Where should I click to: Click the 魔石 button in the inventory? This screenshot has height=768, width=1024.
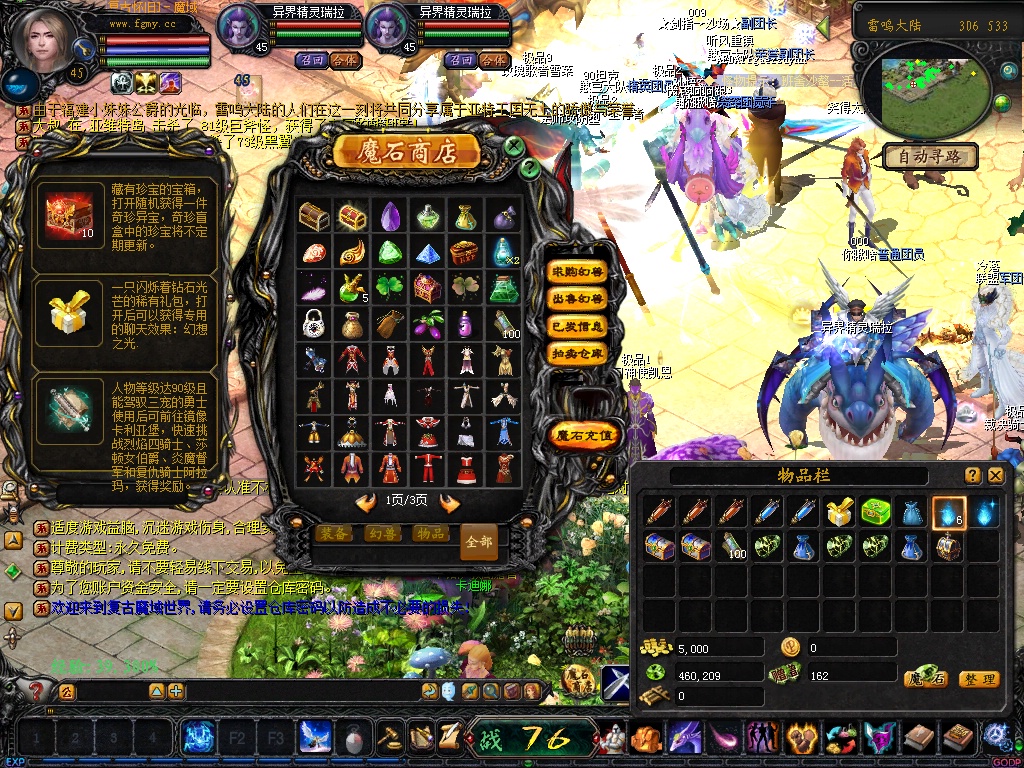click(926, 679)
